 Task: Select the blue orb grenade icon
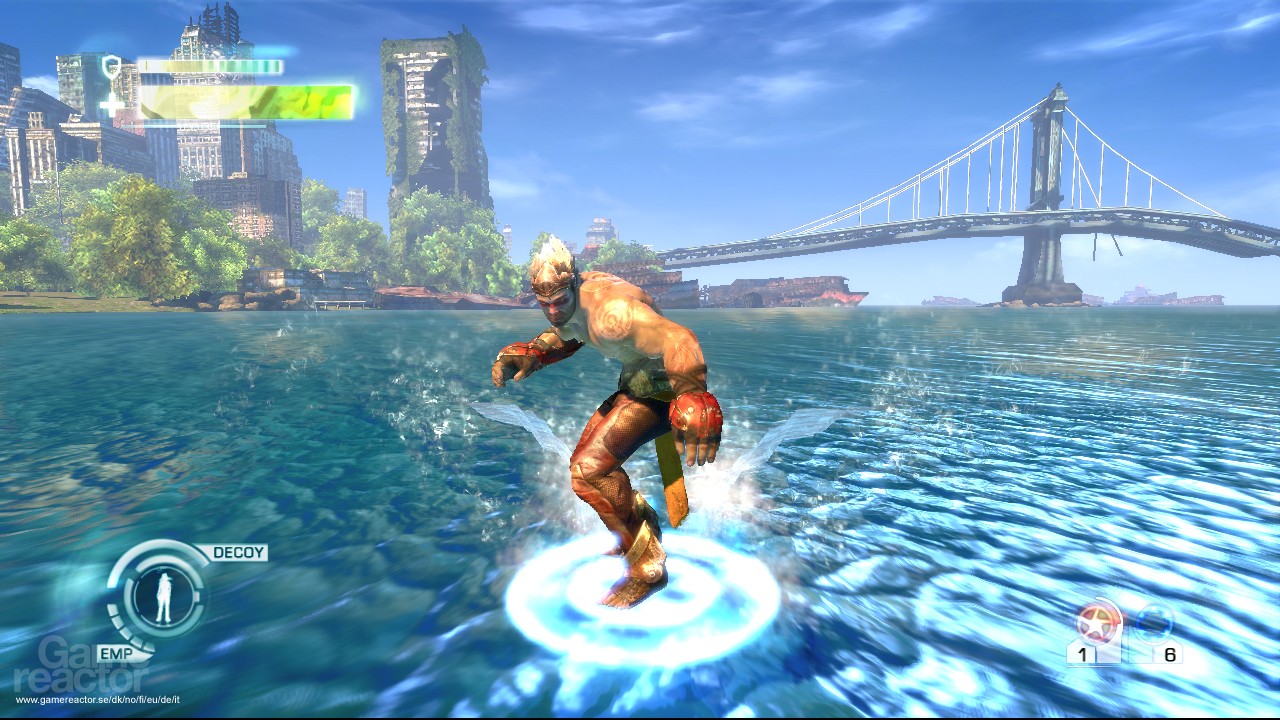click(x=1152, y=622)
